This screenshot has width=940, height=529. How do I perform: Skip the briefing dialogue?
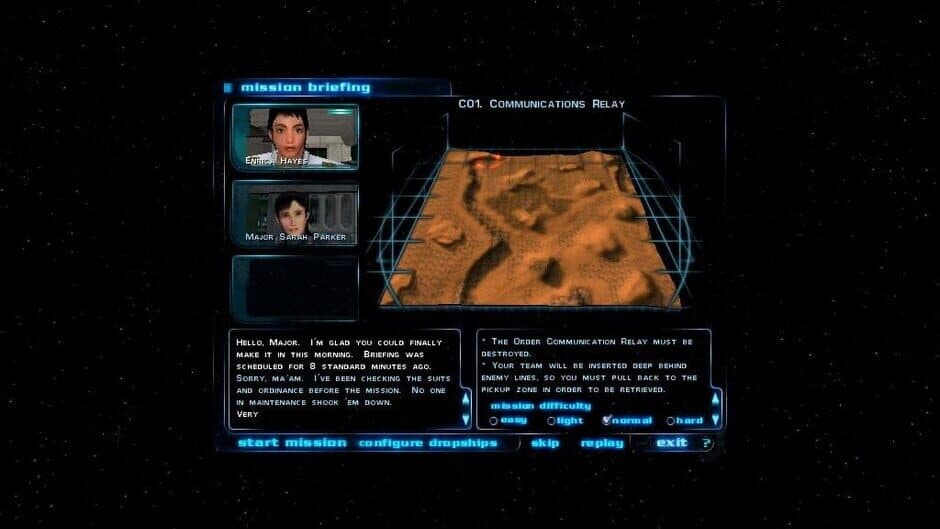(545, 443)
